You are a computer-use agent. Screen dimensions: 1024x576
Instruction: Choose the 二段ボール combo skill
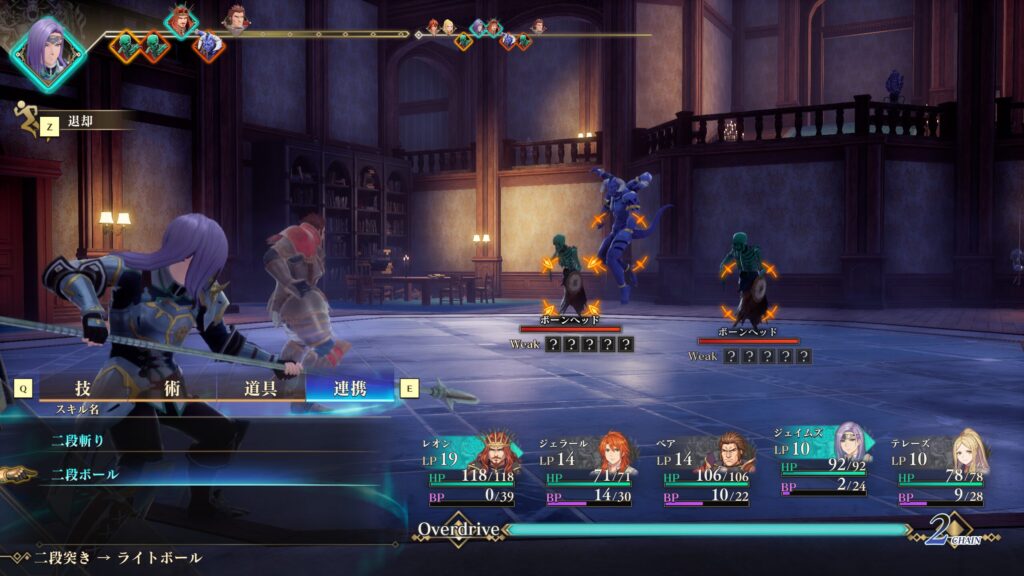85,474
